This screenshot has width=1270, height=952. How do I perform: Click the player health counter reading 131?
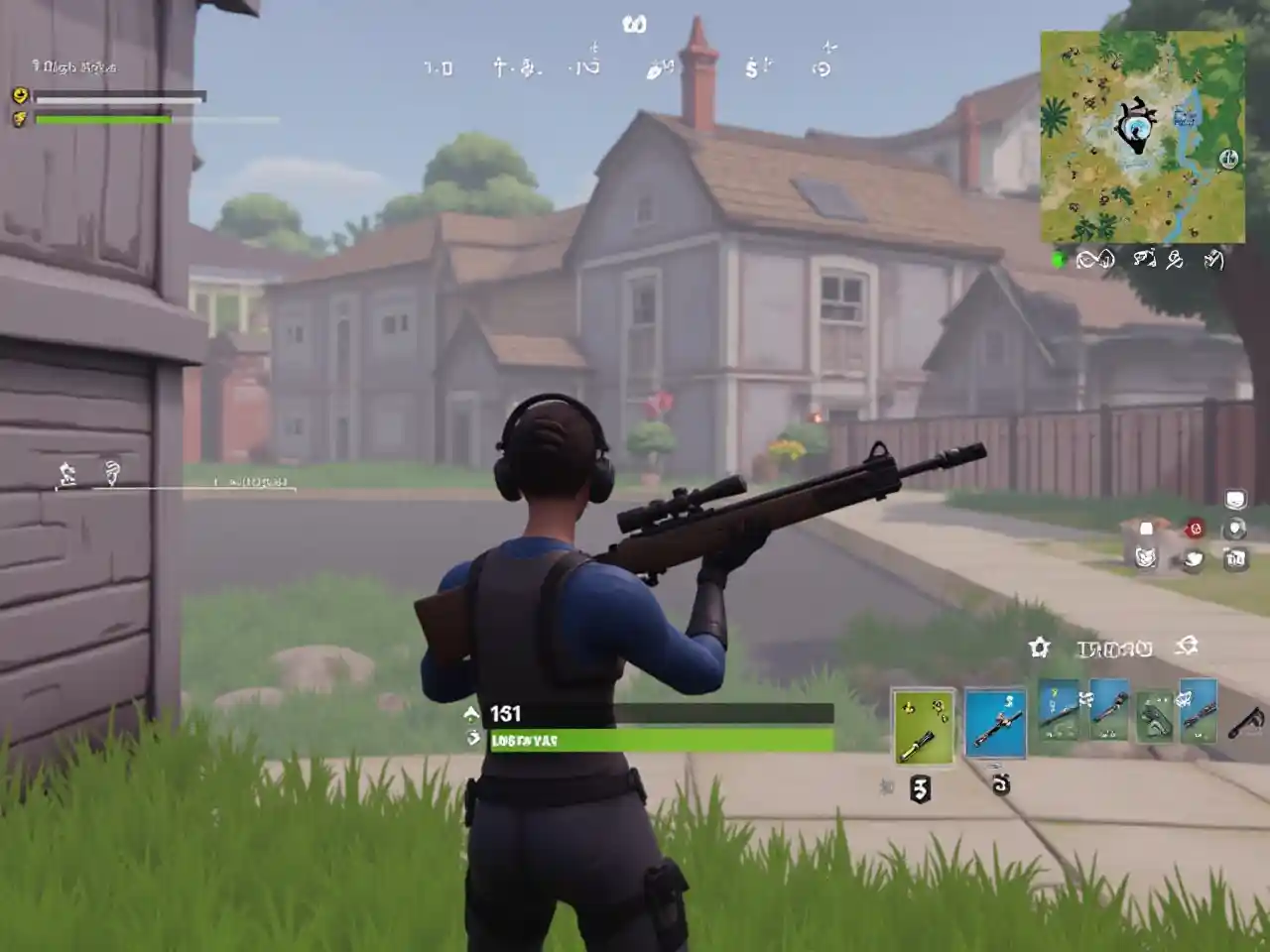click(x=506, y=712)
